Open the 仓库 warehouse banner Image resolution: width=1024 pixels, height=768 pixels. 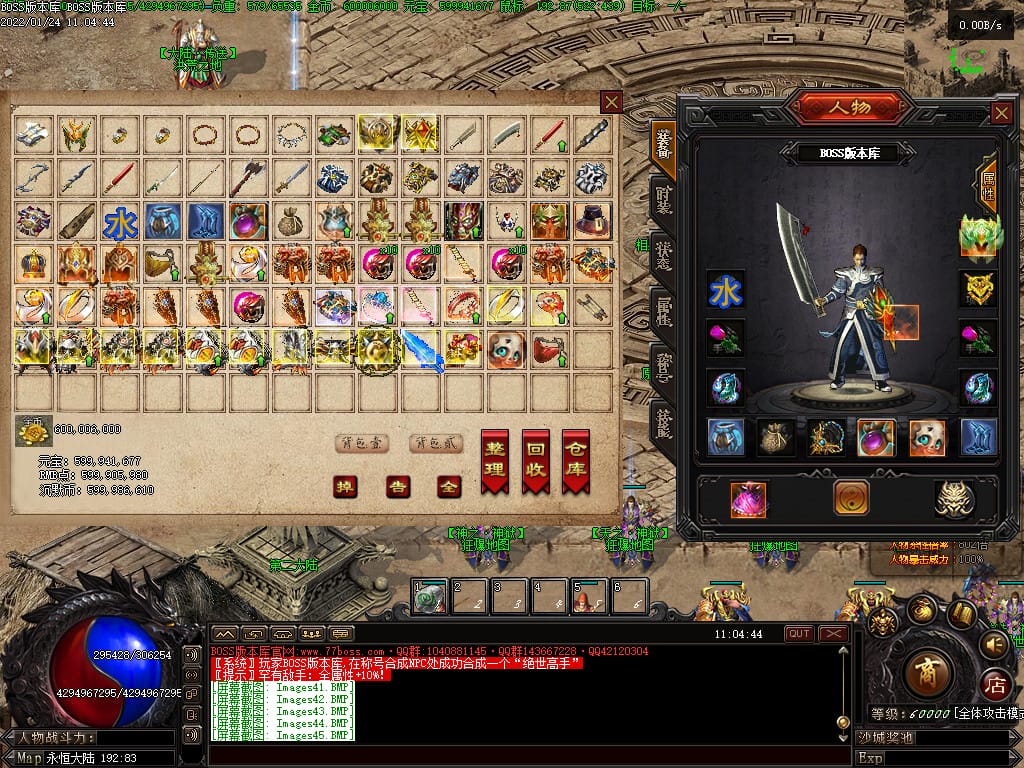click(575, 461)
